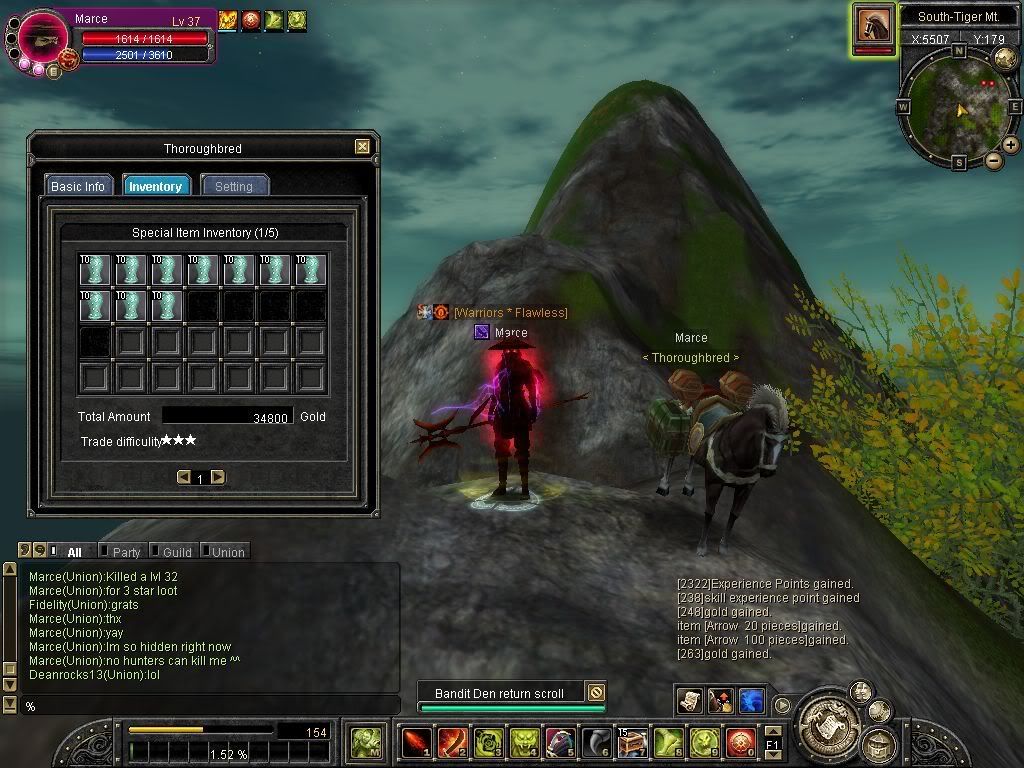Open the world map globe button
This screenshot has height=768, width=1024.
tap(1005, 59)
